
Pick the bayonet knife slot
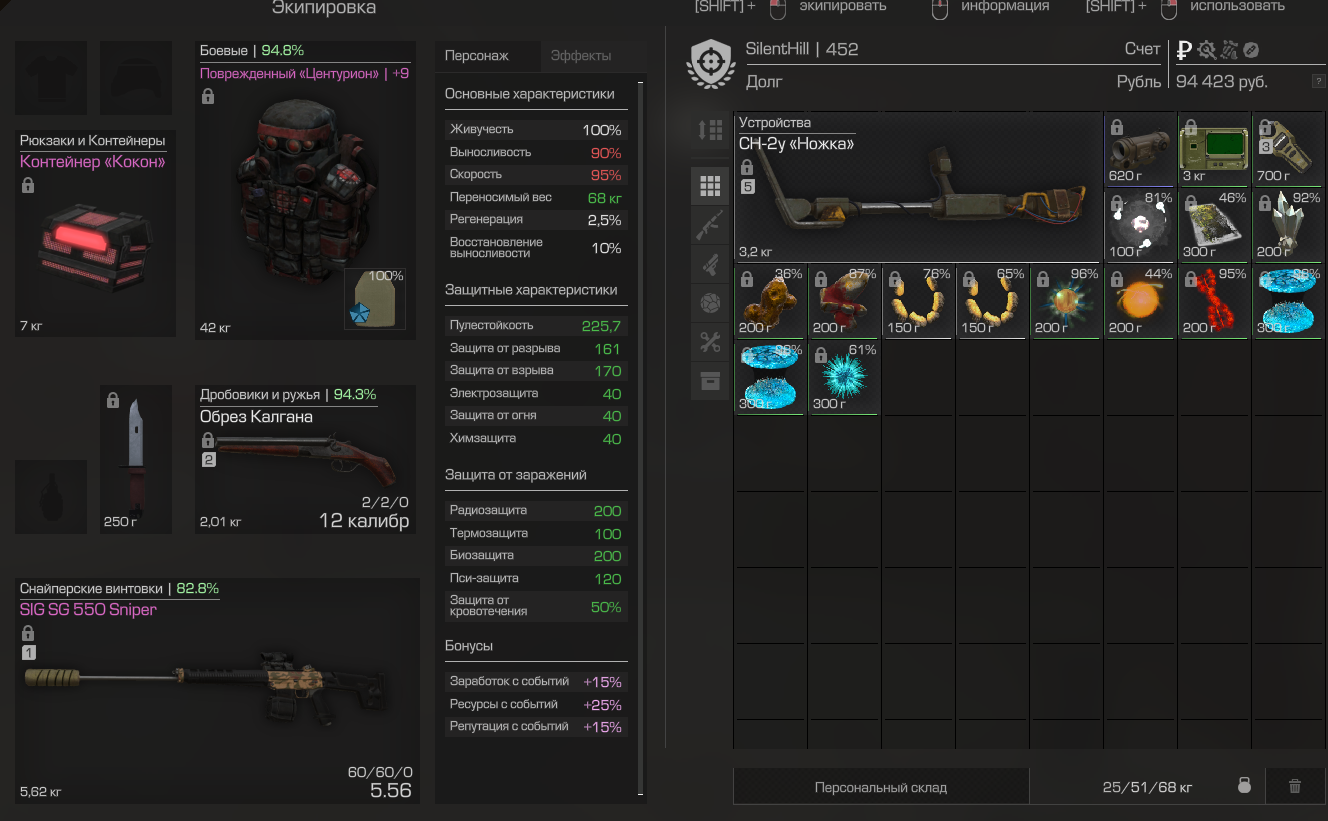(x=136, y=459)
